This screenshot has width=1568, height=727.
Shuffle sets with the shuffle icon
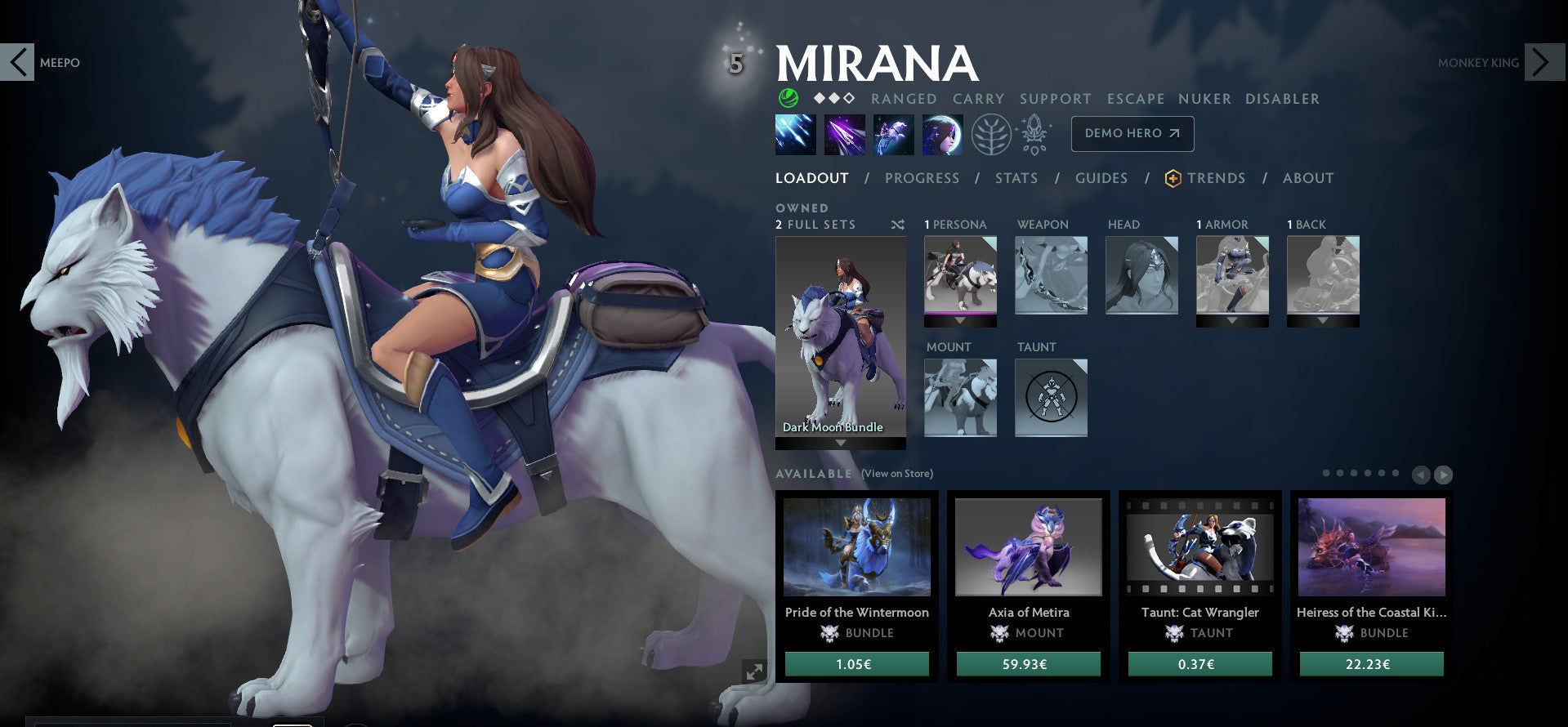[x=898, y=225]
